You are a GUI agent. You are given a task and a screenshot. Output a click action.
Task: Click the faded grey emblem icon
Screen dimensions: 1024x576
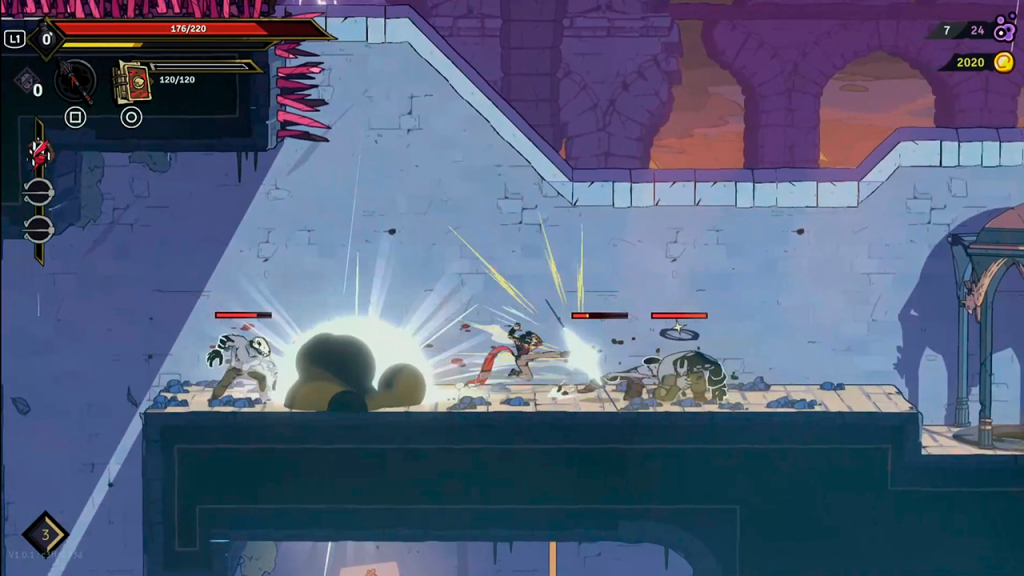pos(25,80)
